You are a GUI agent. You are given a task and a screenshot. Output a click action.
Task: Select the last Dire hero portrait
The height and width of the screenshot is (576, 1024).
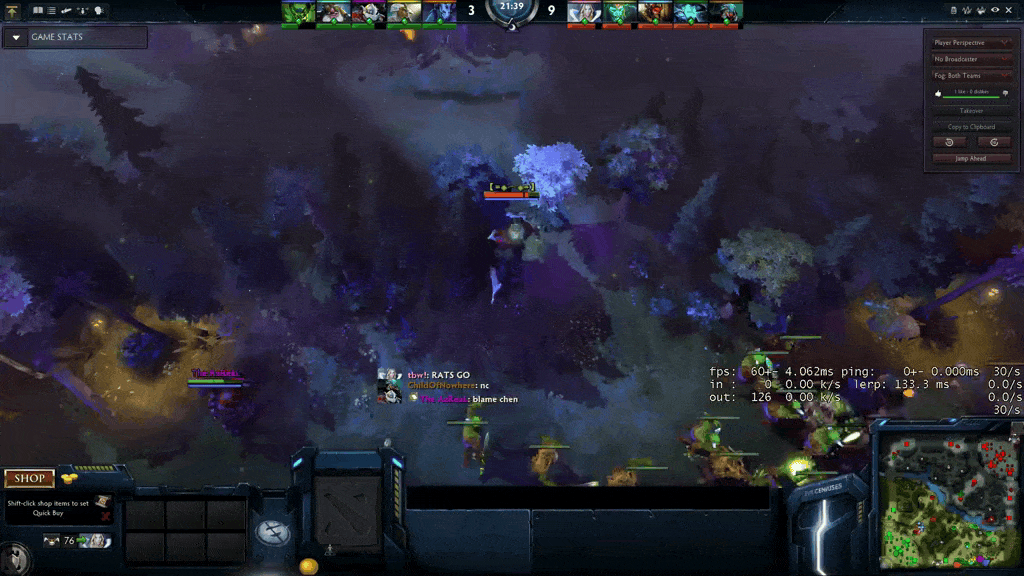[x=725, y=12]
